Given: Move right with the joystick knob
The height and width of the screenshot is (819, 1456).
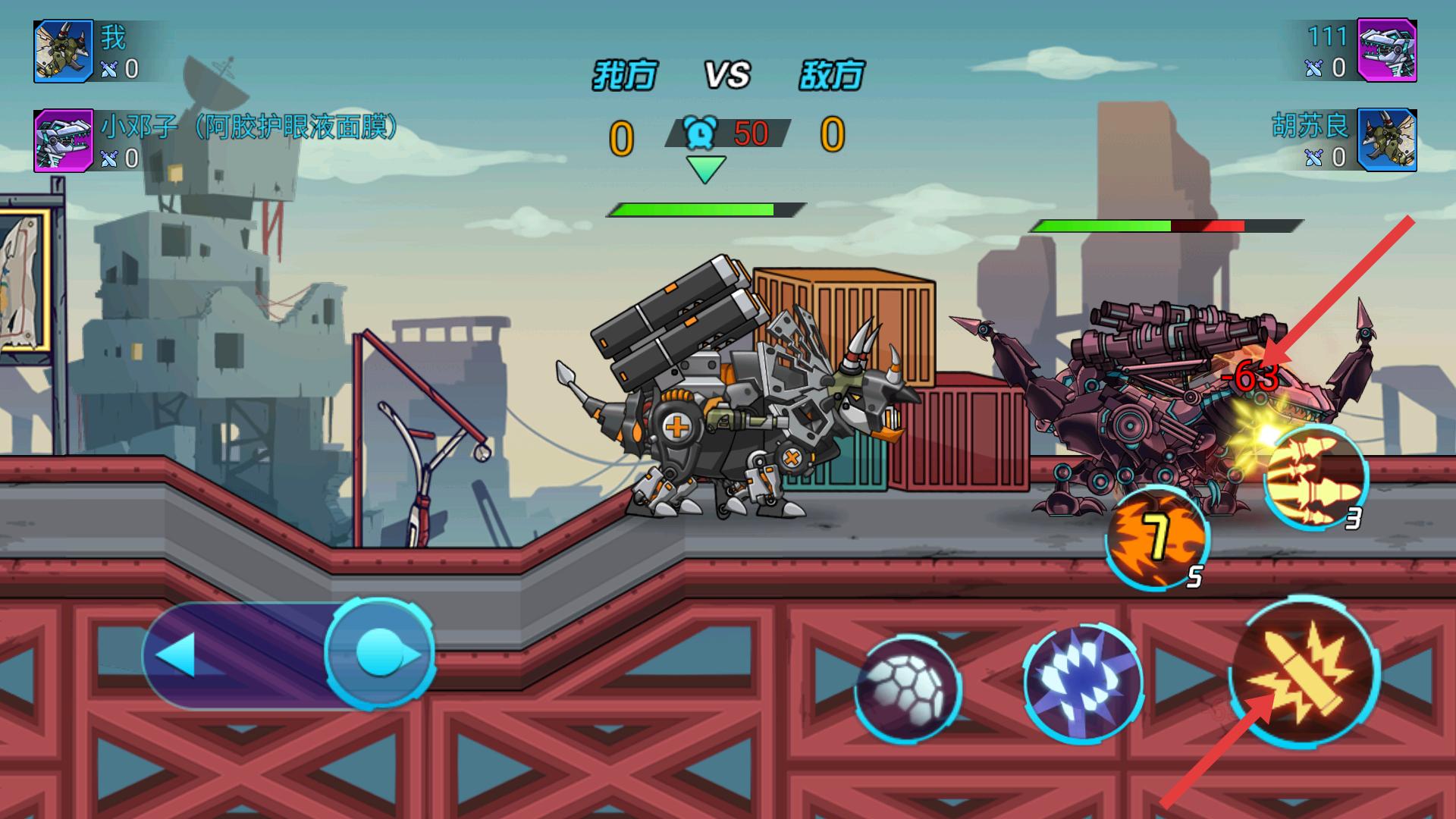Looking at the screenshot, I should 379,653.
